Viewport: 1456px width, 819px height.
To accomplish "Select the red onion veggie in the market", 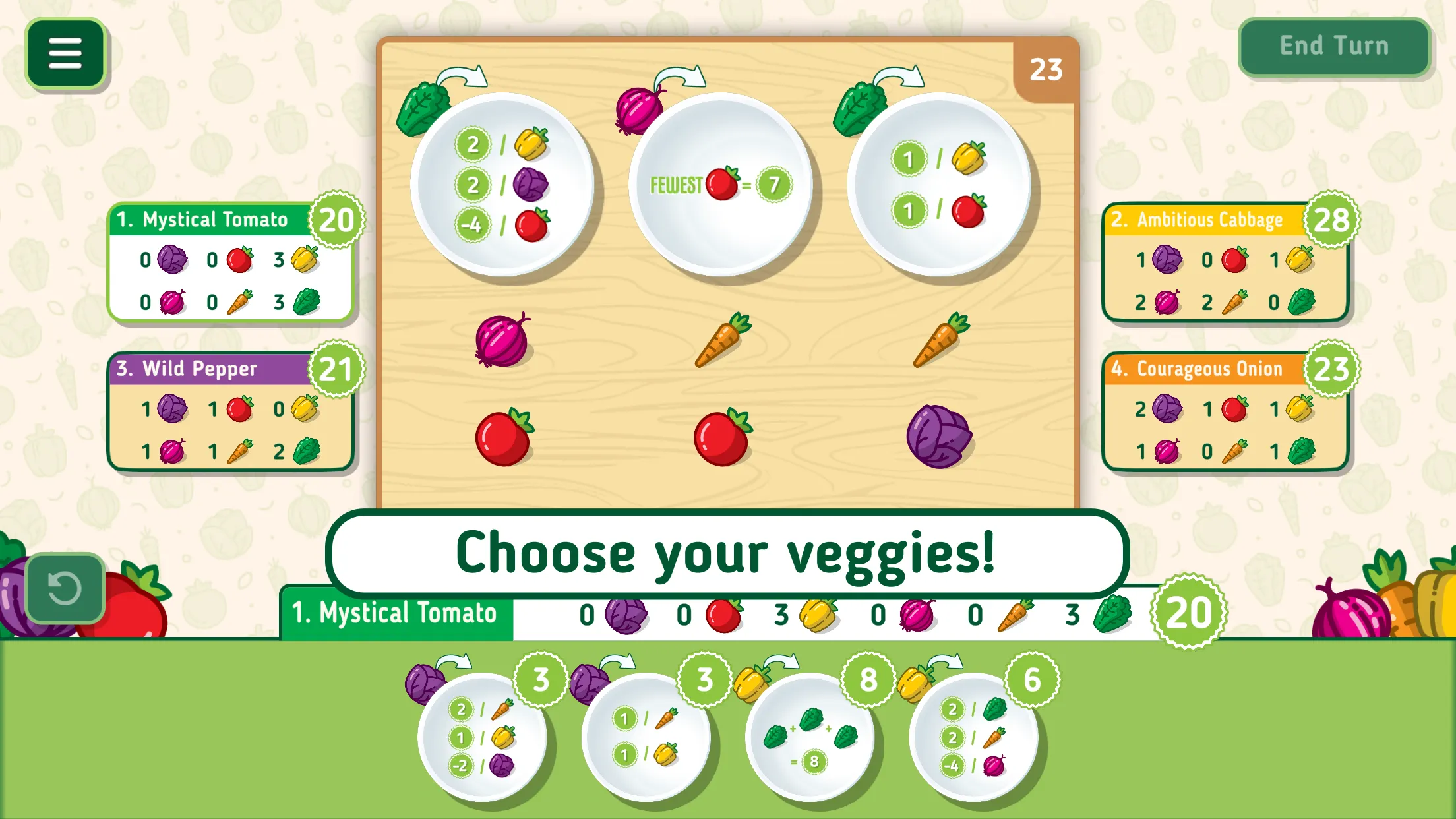I will 502,340.
